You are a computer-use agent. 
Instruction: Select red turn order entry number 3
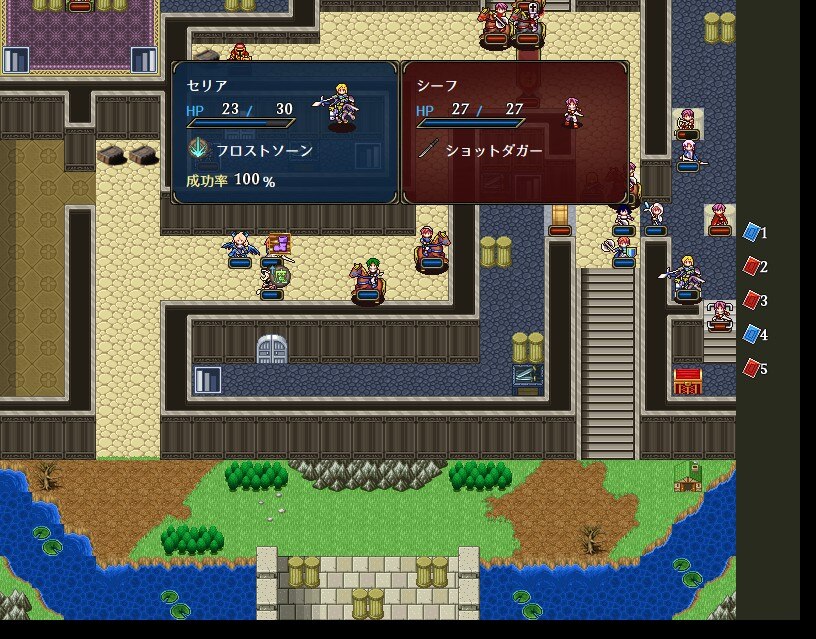(x=755, y=301)
